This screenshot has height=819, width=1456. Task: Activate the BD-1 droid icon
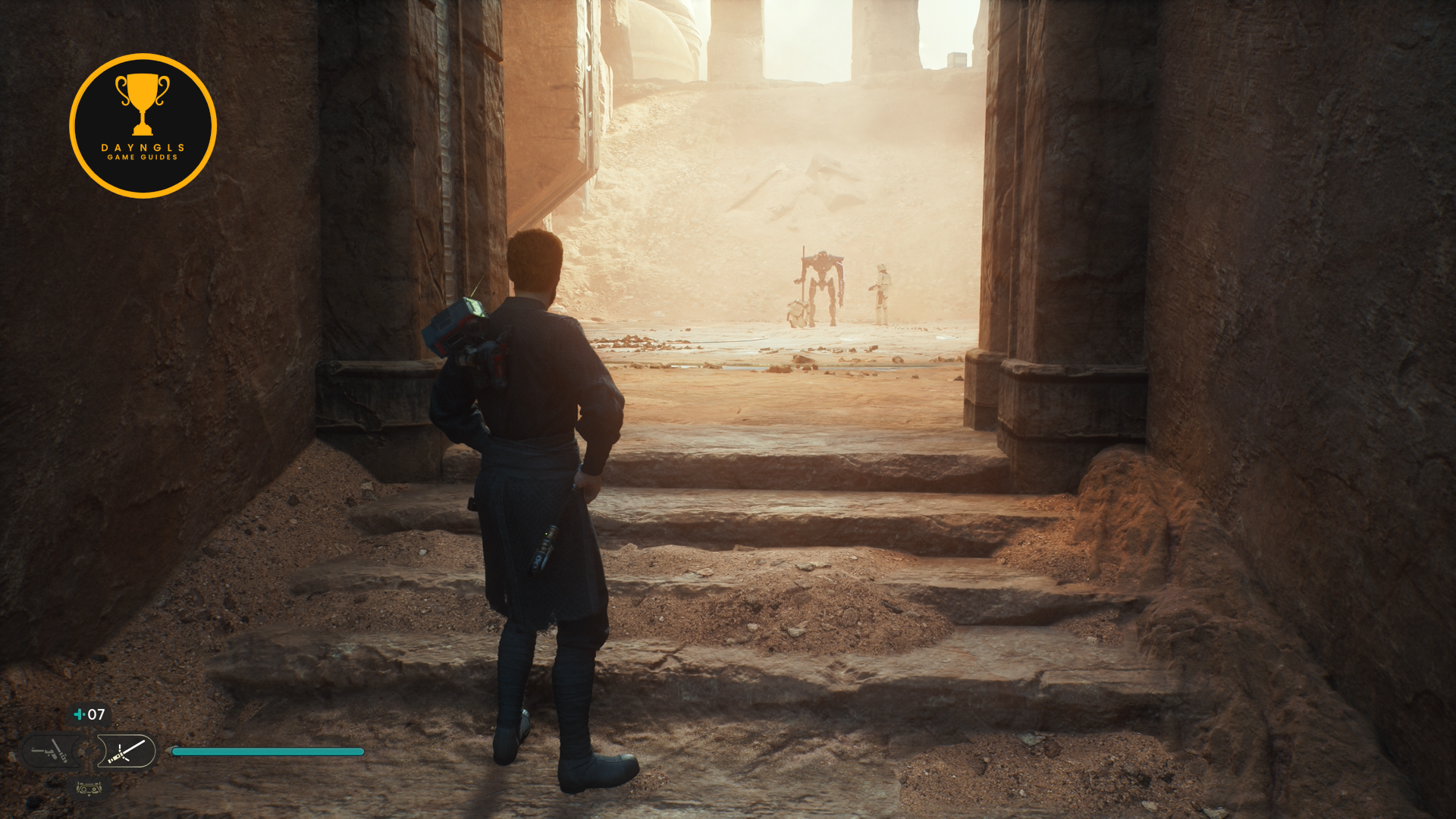coord(89,789)
